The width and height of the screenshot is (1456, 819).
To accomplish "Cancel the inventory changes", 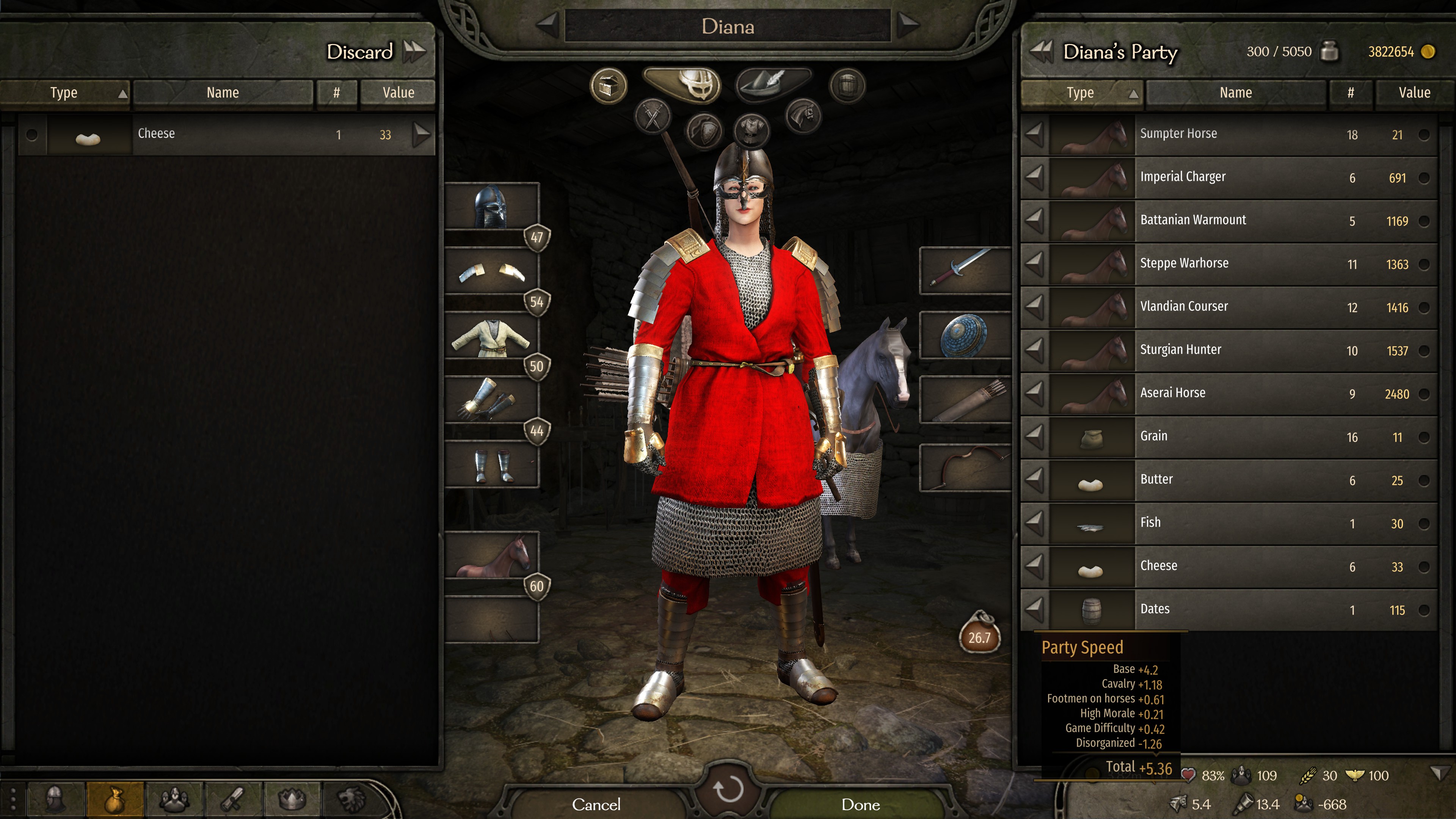I will (596, 804).
